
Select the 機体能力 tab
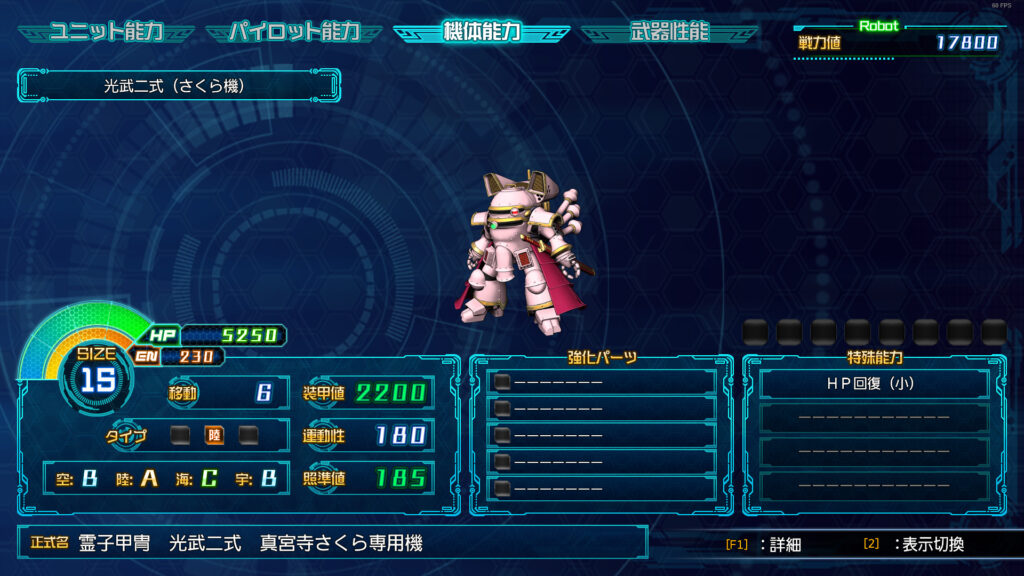(481, 32)
